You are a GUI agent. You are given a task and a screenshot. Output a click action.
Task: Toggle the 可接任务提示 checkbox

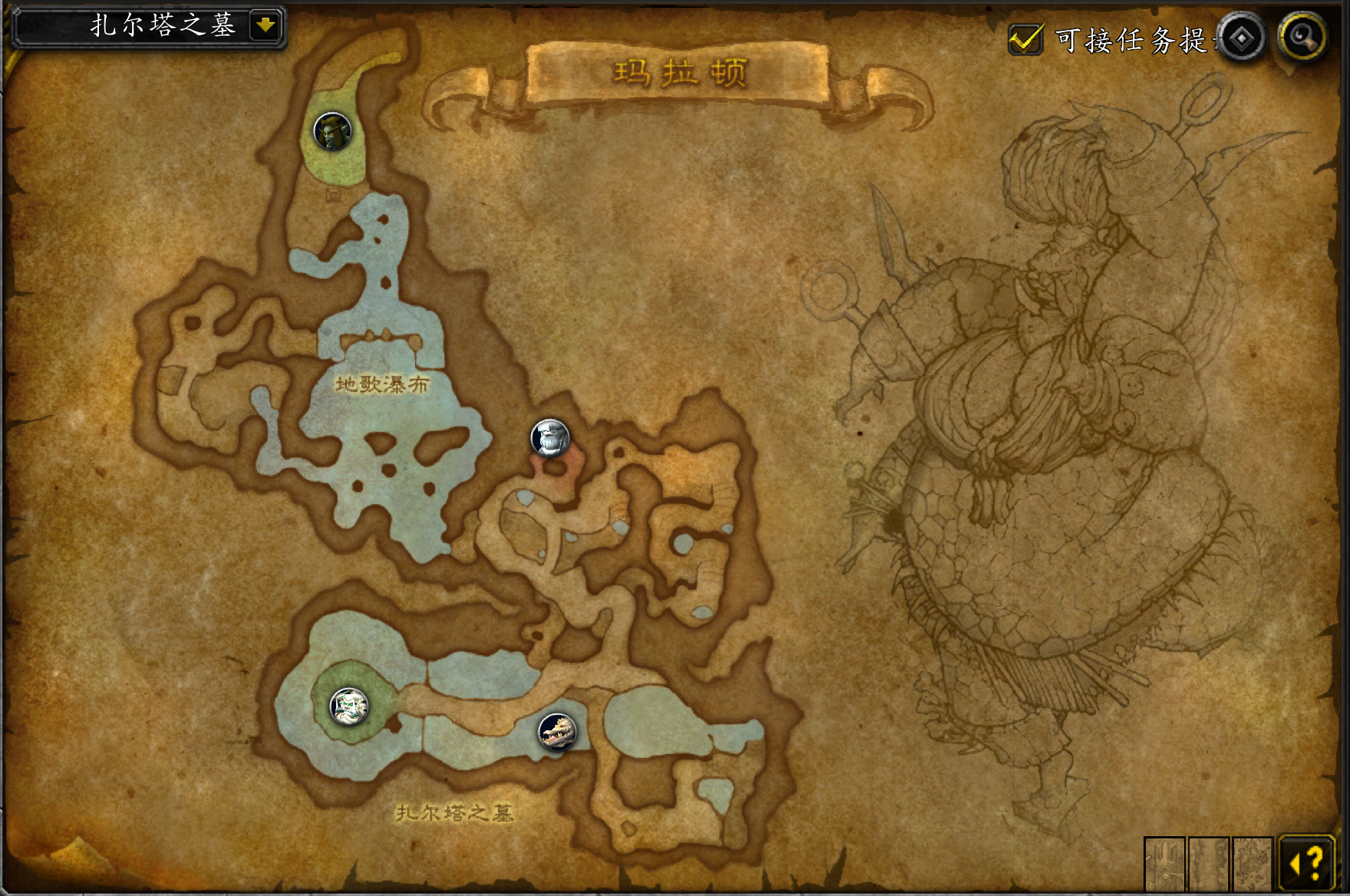click(x=1025, y=39)
